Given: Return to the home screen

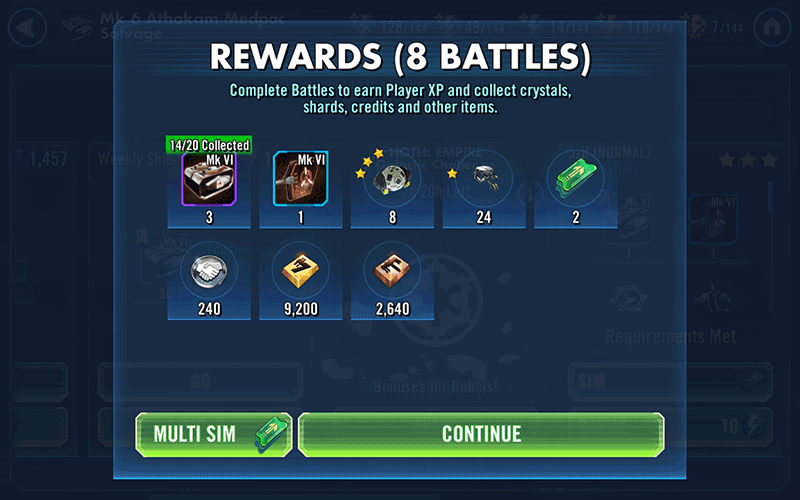Looking at the screenshot, I should click(x=771, y=24).
